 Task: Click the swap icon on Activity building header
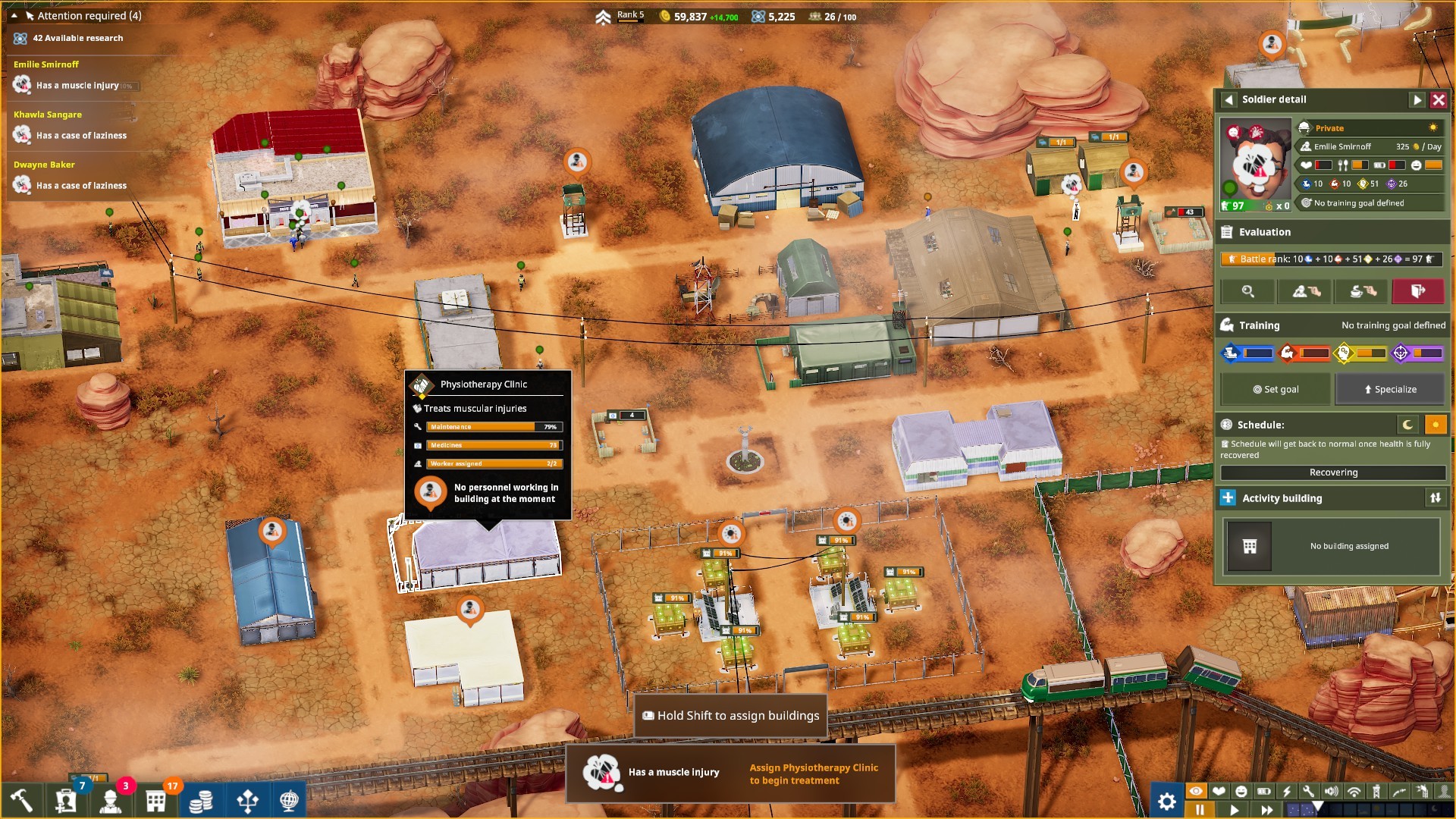pos(1436,498)
